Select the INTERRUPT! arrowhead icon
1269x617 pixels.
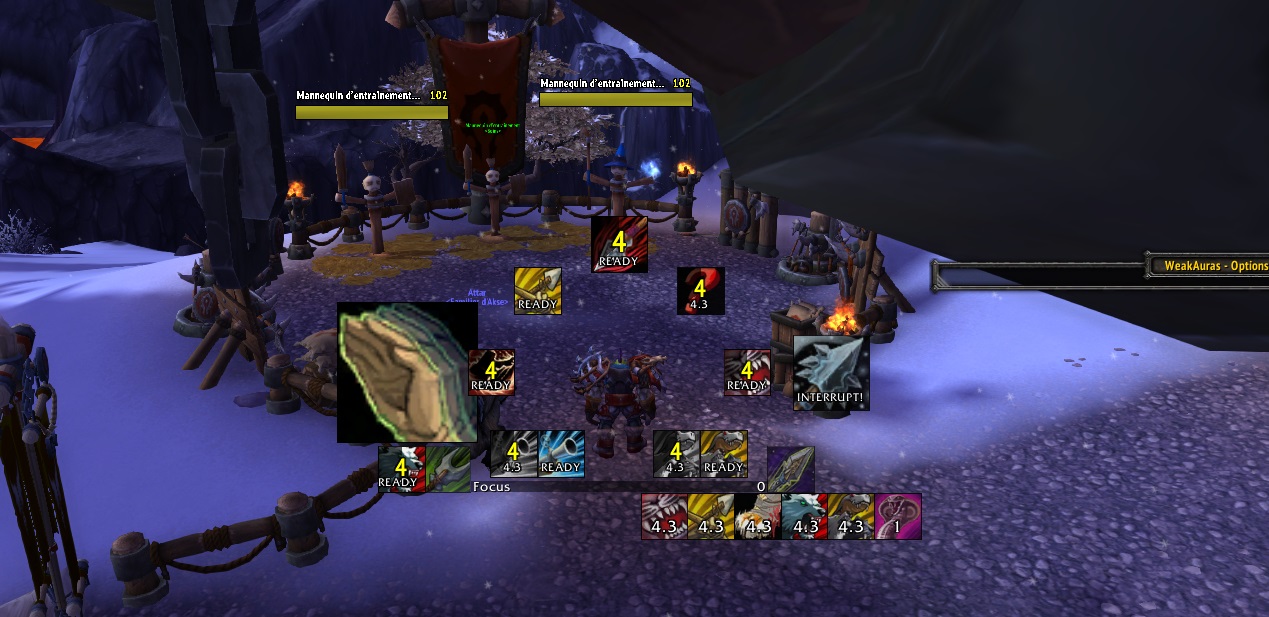tap(830, 373)
